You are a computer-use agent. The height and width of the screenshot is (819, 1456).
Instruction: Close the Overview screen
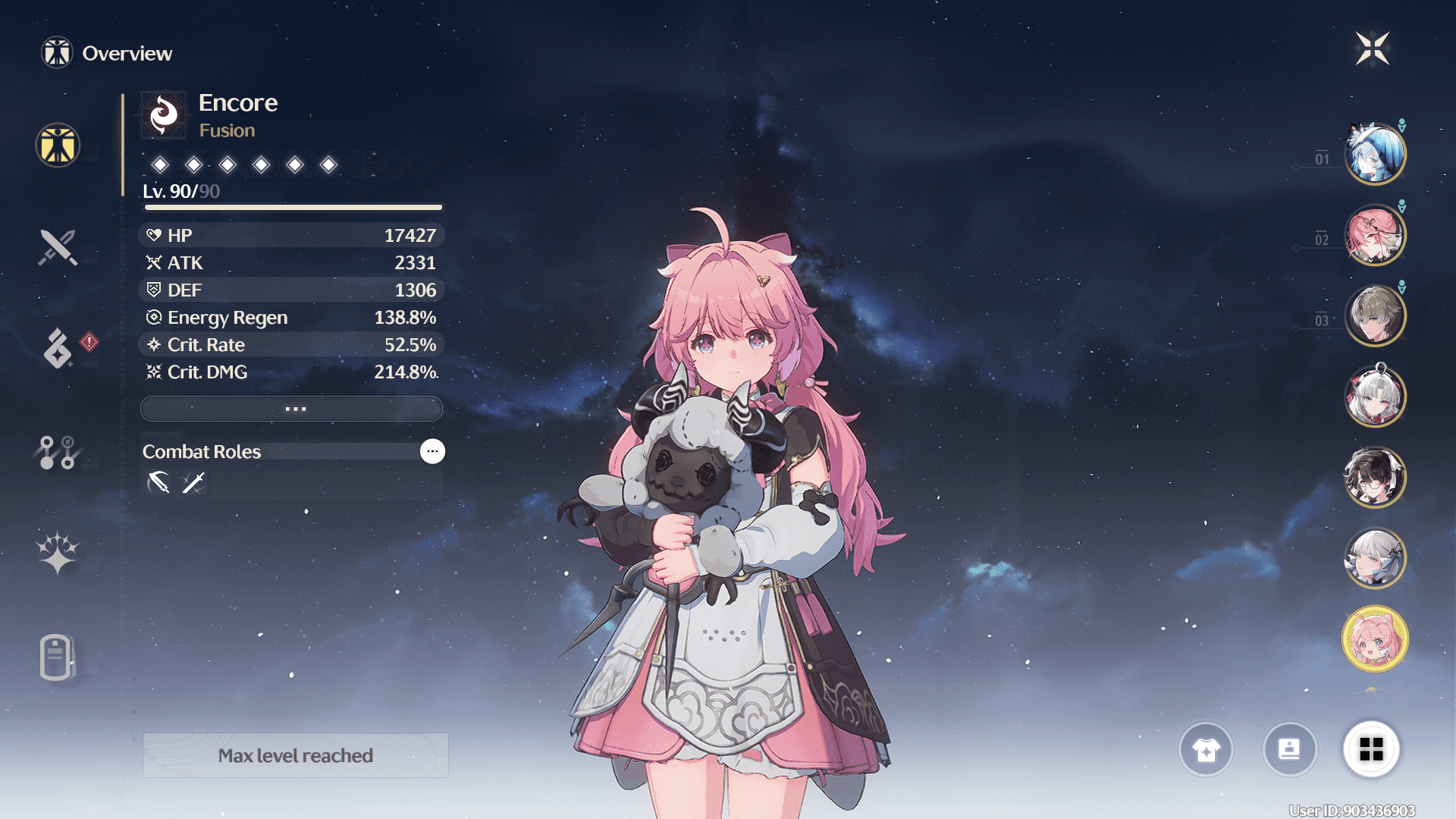pos(1373,49)
